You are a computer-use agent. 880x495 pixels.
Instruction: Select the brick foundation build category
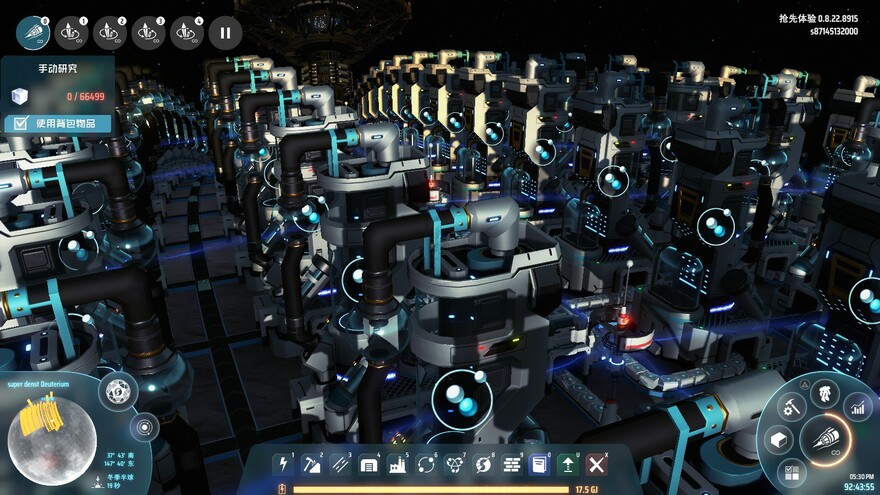coord(511,464)
